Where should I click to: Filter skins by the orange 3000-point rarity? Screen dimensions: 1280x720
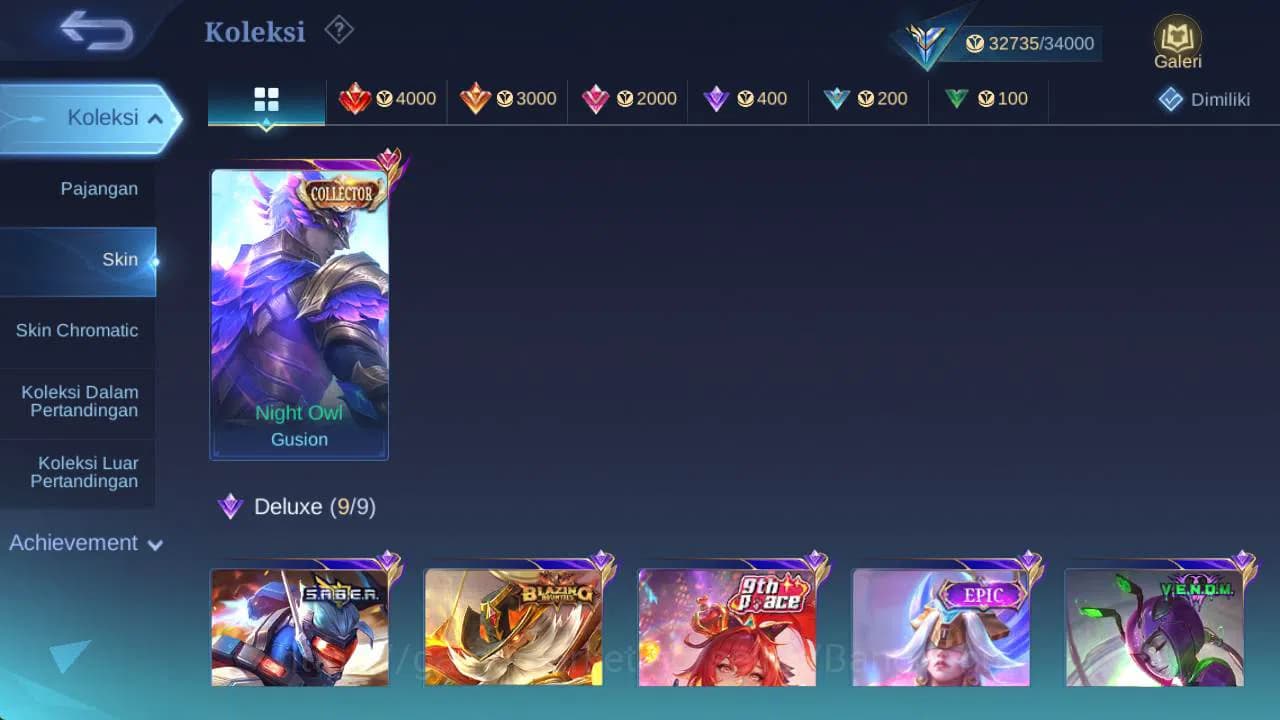[x=512, y=99]
